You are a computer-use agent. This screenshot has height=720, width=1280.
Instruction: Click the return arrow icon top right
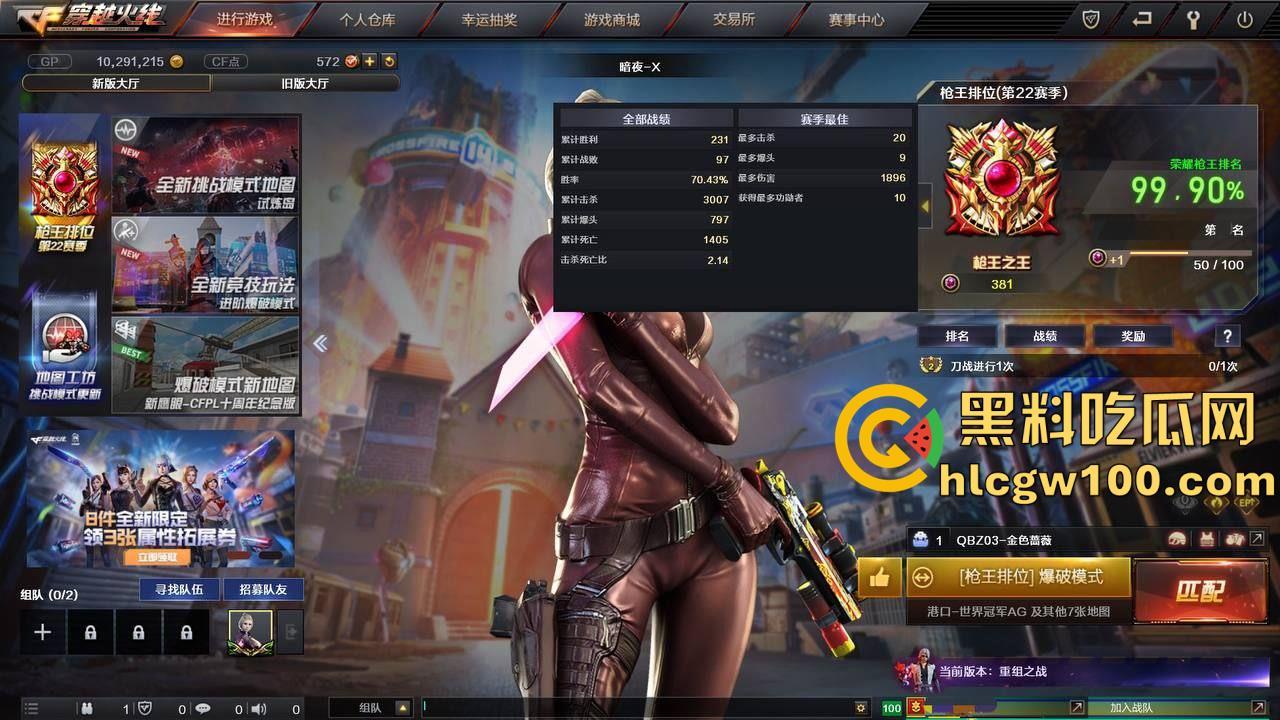tap(1142, 18)
